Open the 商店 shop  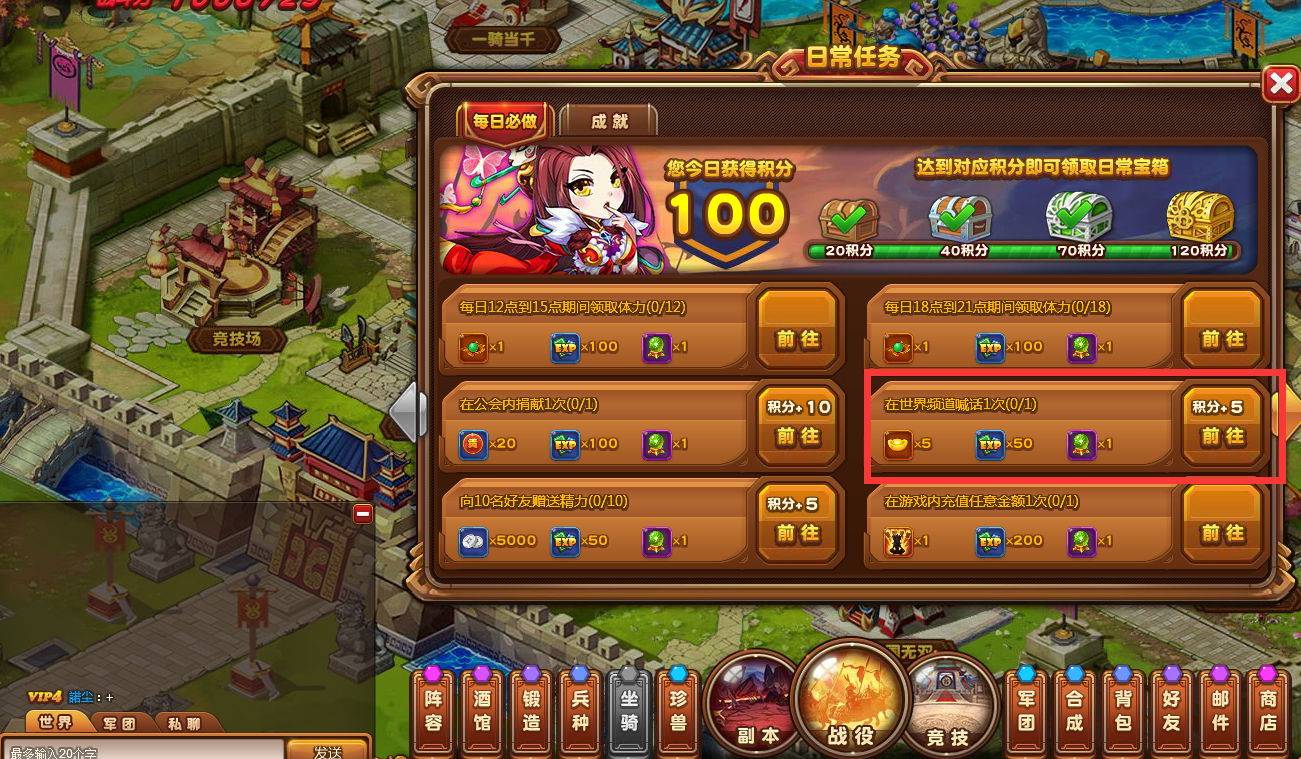point(1268,710)
